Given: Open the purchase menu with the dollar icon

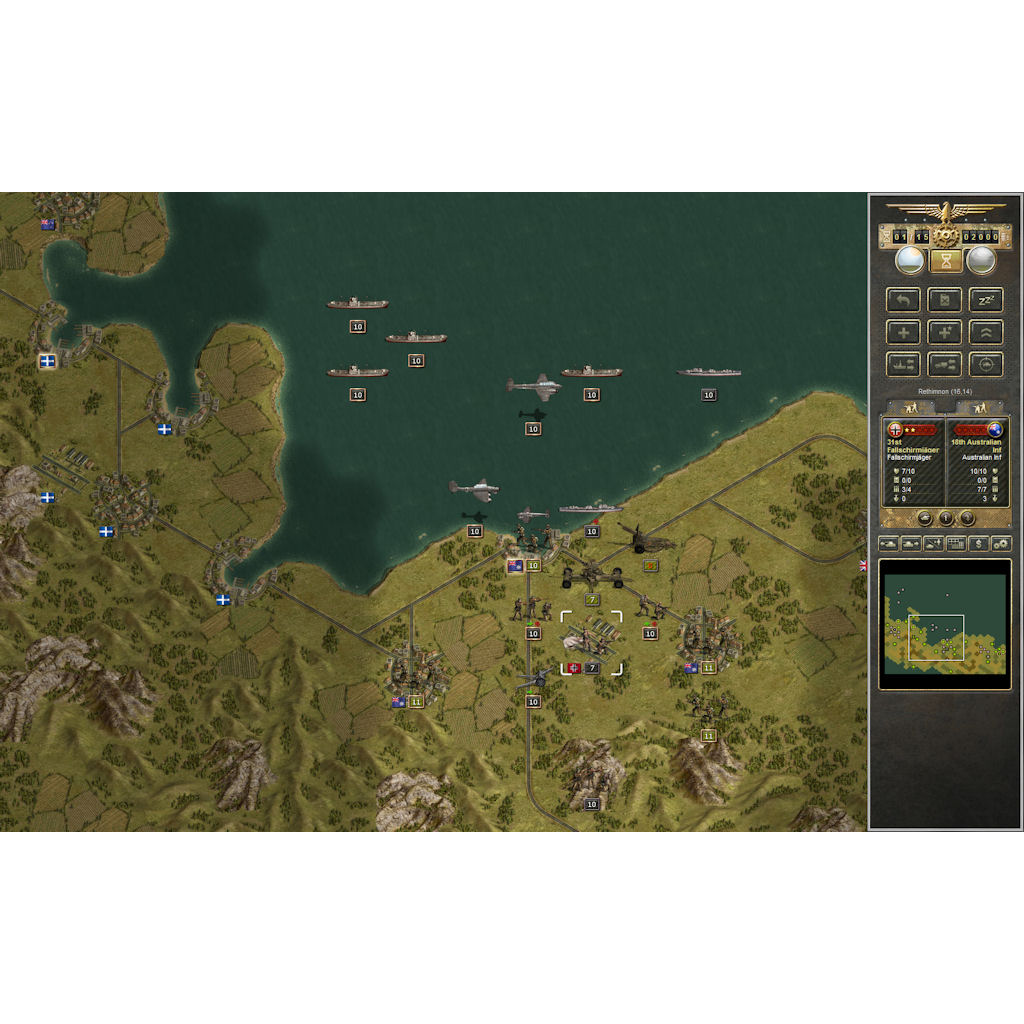Looking at the screenshot, I should pyautogui.click(x=978, y=544).
